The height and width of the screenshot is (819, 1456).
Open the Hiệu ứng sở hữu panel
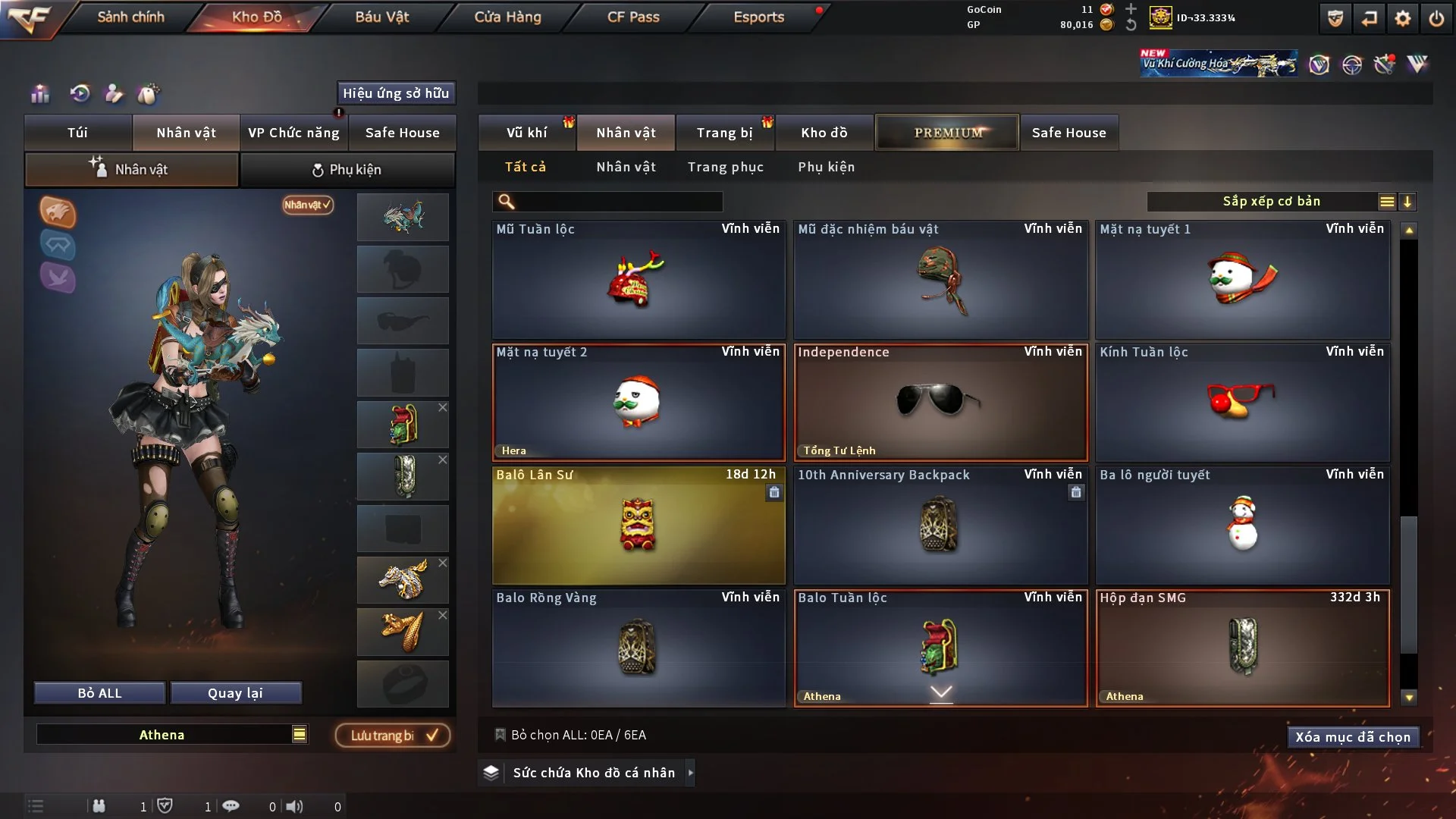(x=396, y=93)
